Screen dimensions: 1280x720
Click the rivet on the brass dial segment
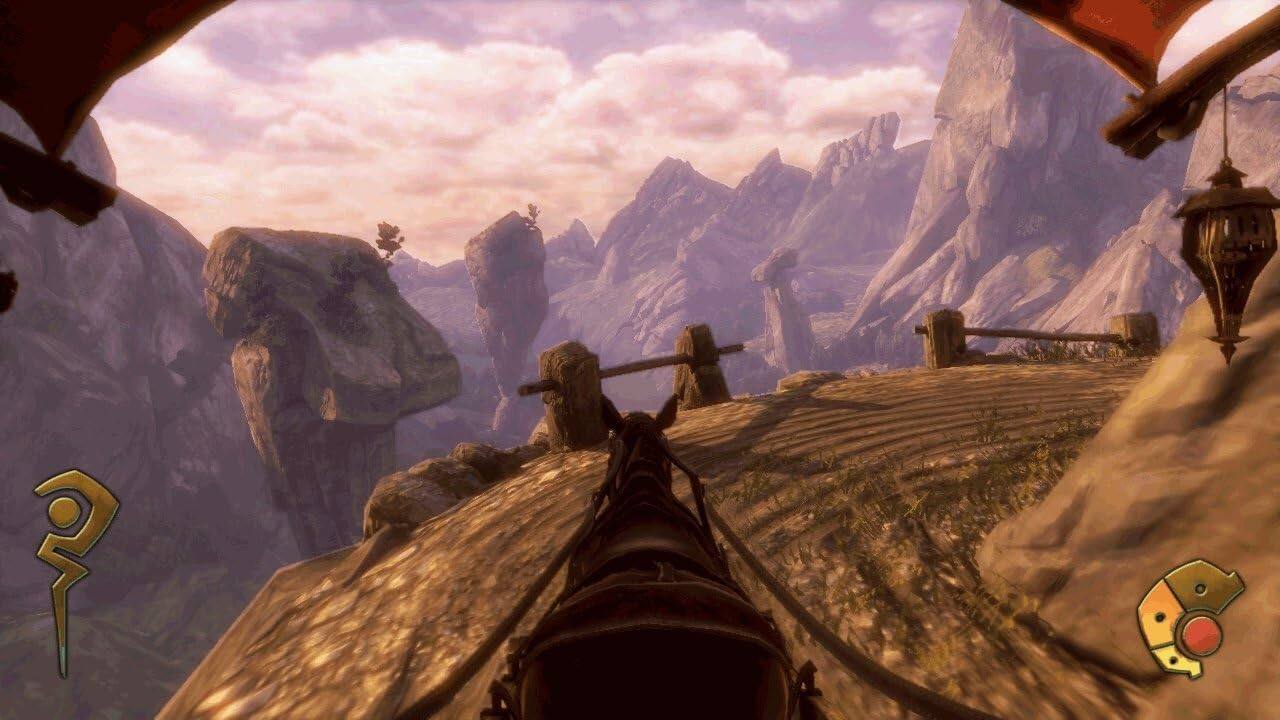1201,588
